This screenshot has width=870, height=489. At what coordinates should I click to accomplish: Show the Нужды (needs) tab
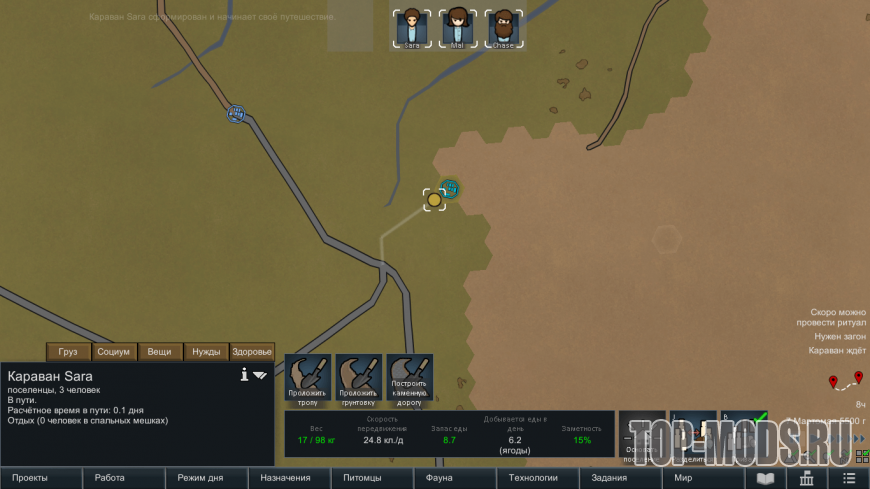coord(206,352)
